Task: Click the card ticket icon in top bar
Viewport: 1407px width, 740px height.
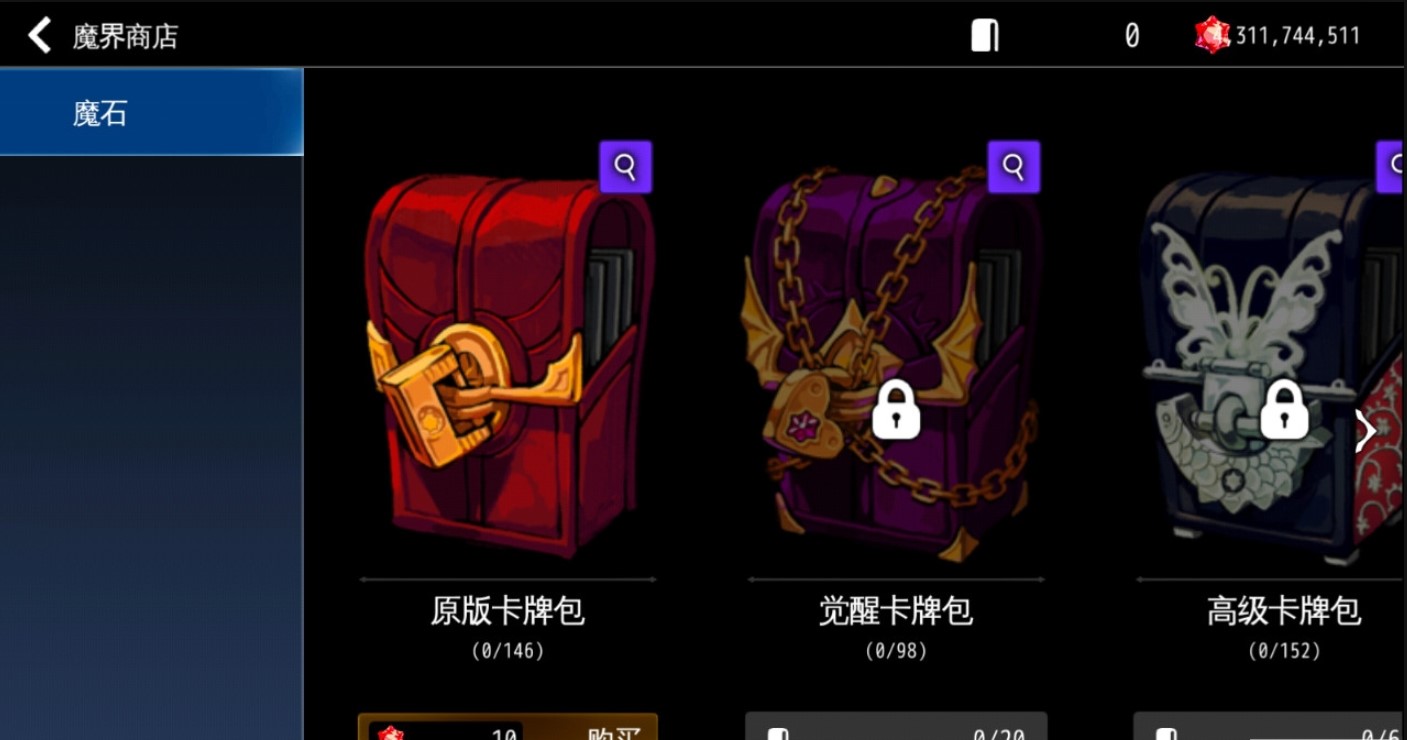Action: (x=983, y=33)
